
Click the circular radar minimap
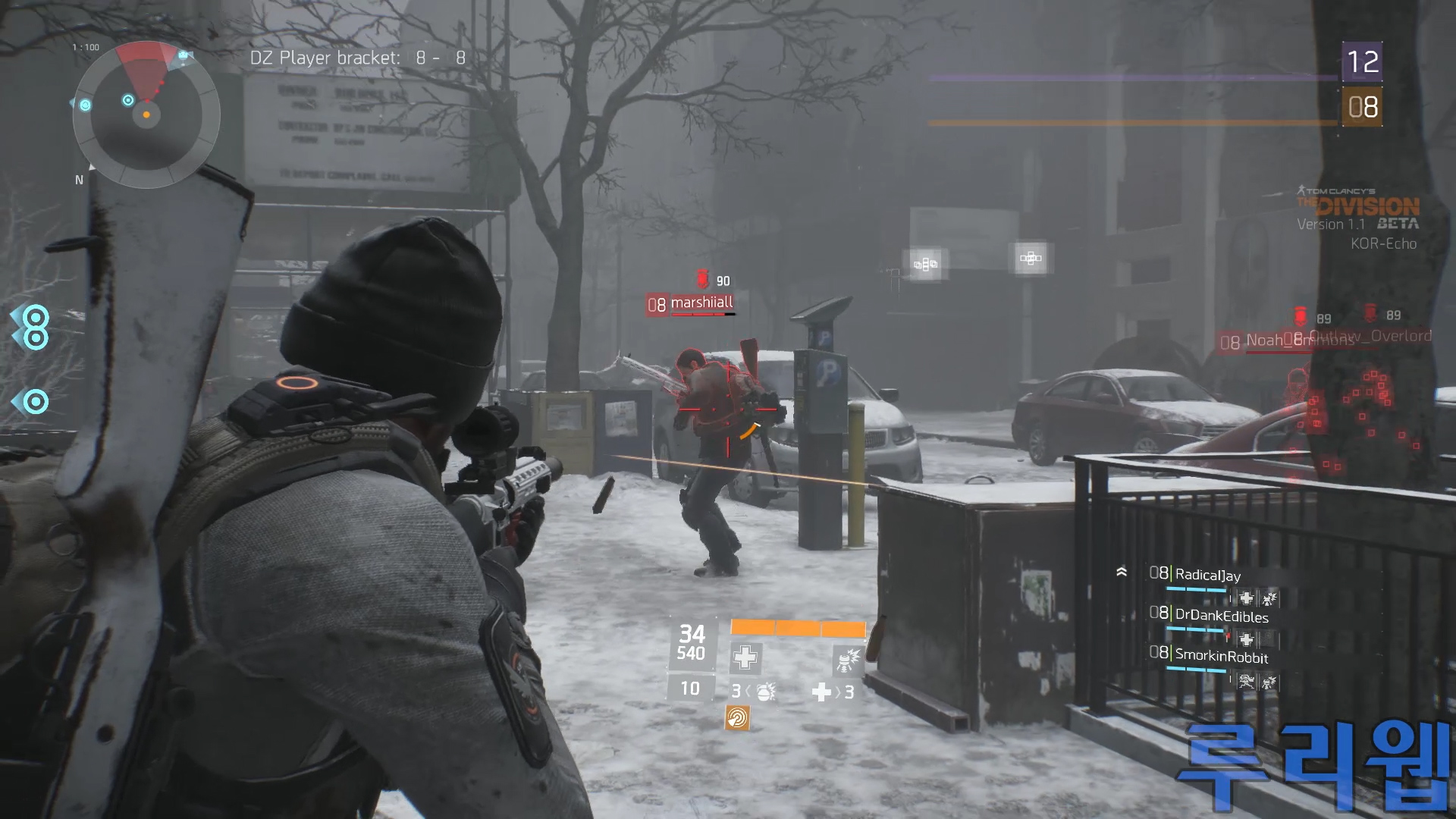146,115
